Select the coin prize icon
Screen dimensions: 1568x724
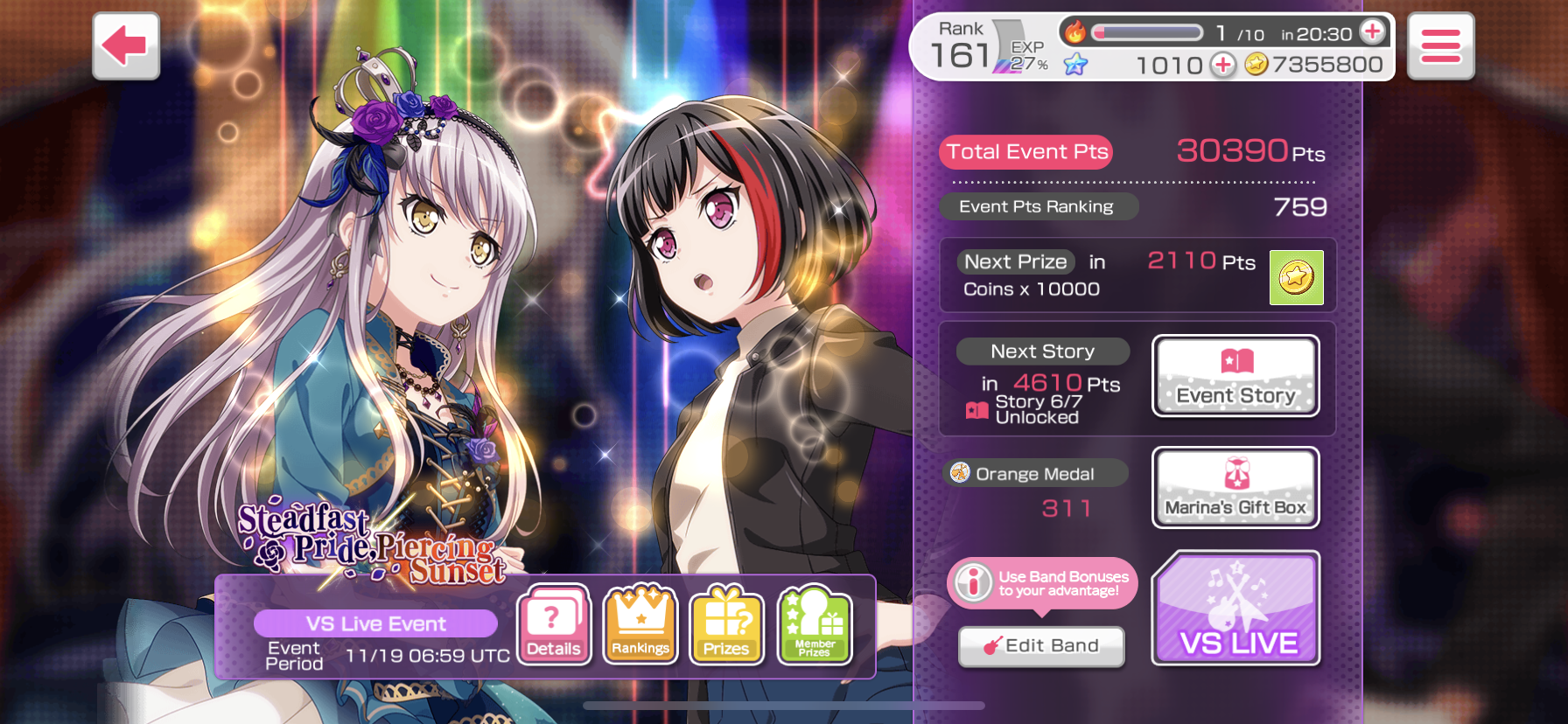tap(1296, 278)
